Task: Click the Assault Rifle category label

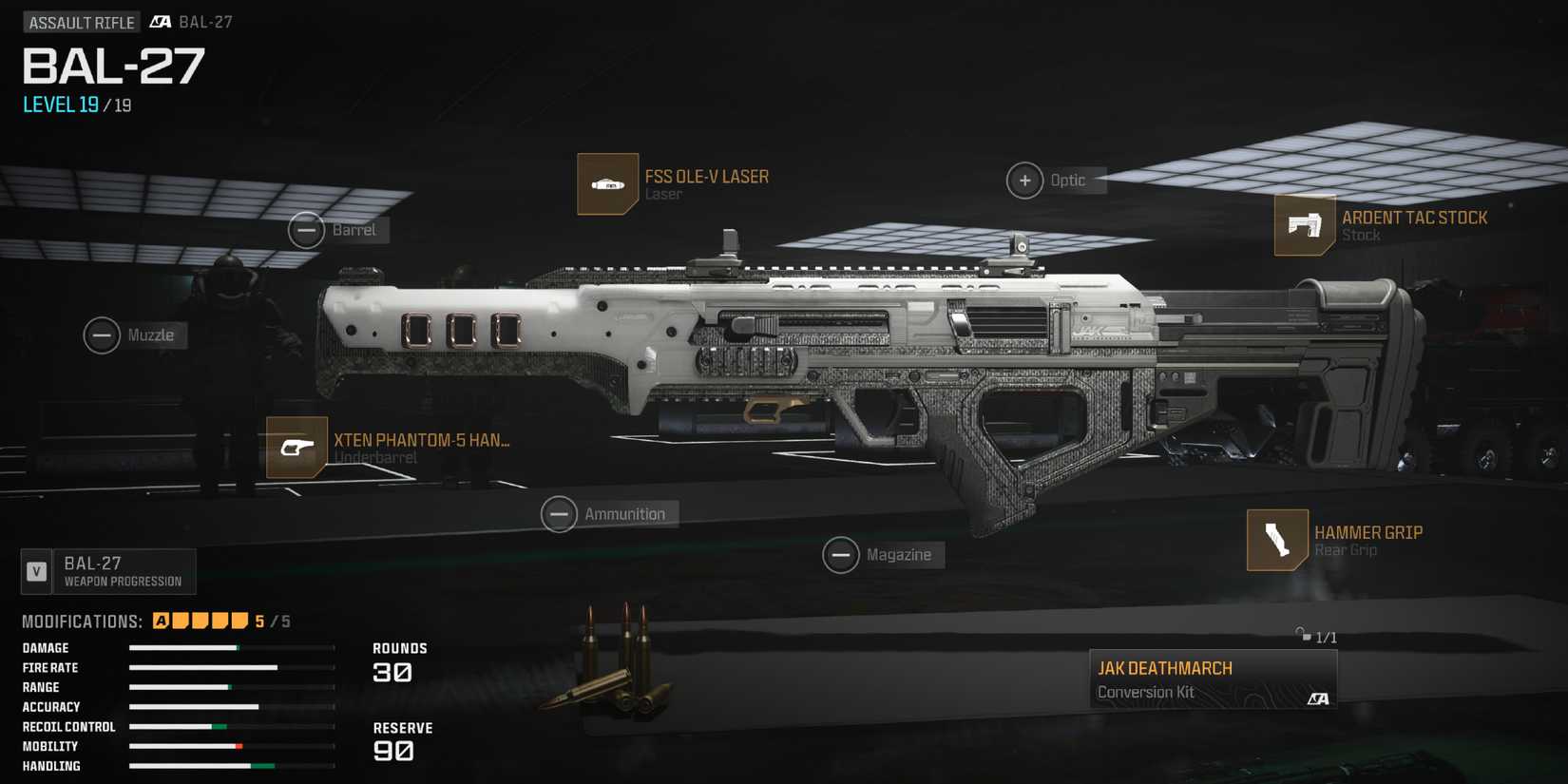Action: pos(81,21)
